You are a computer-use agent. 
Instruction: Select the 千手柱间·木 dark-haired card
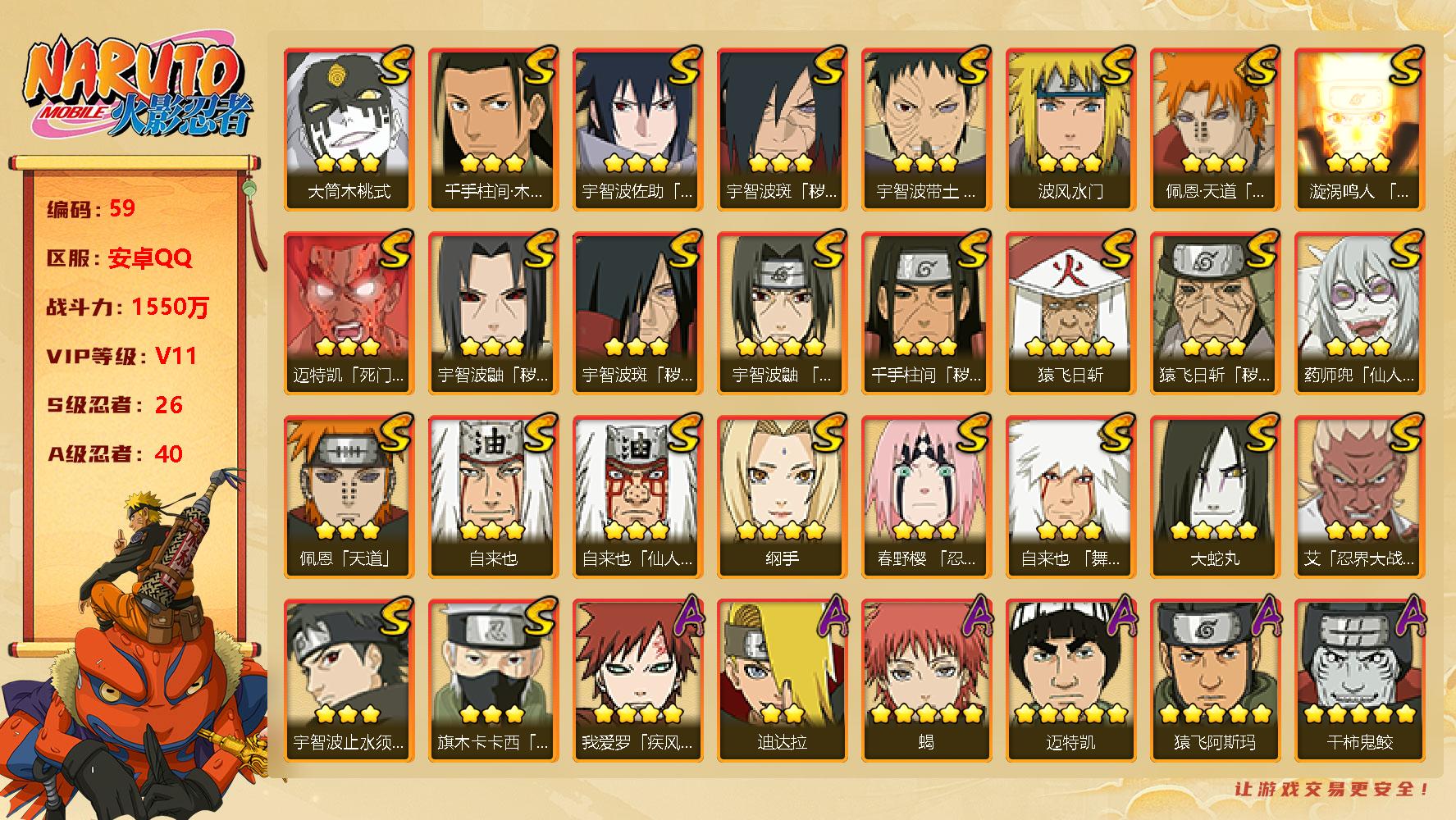[x=493, y=129]
